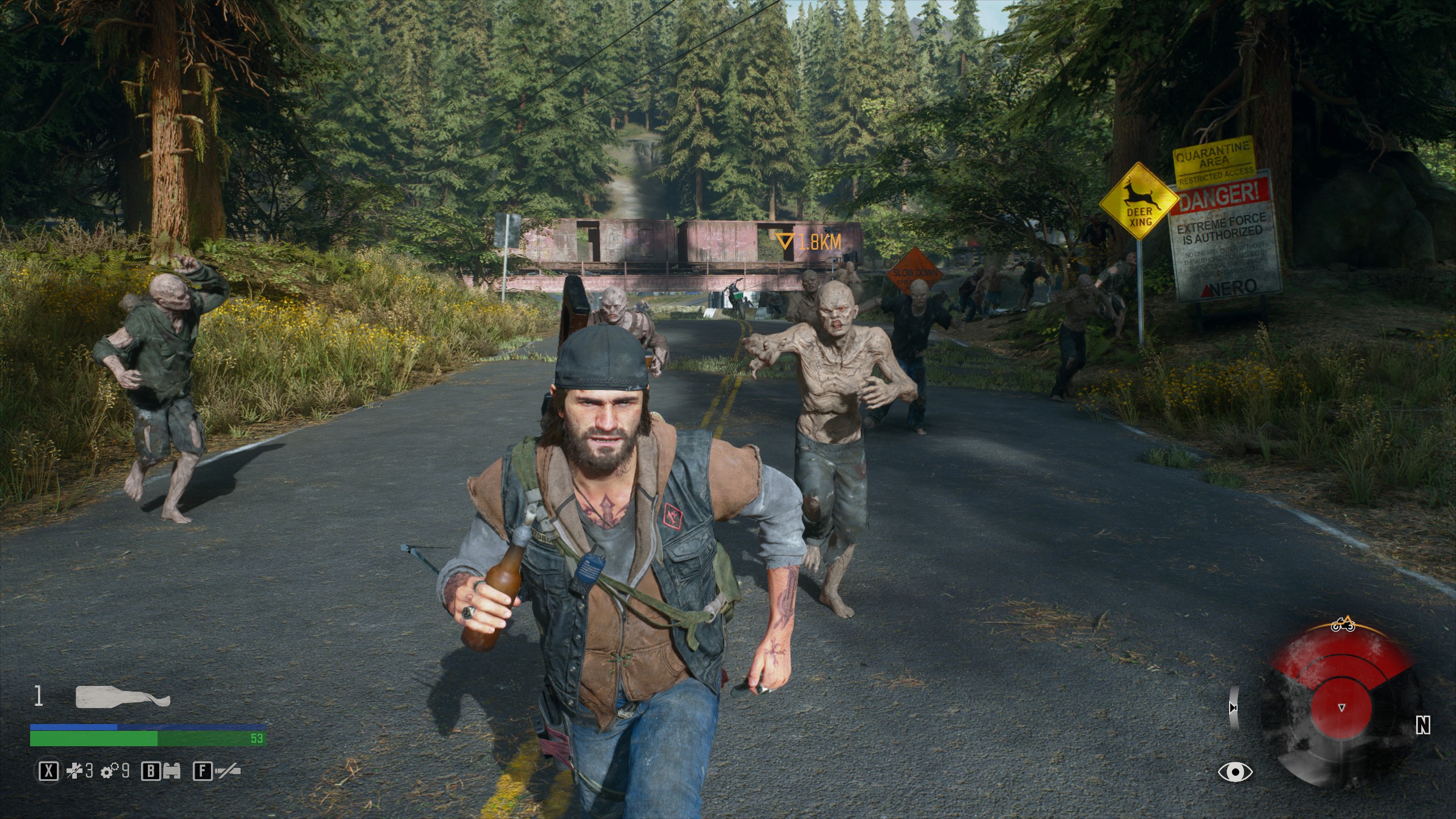Click the eye visibility indicator
Viewport: 1456px width, 819px height.
[1235, 772]
